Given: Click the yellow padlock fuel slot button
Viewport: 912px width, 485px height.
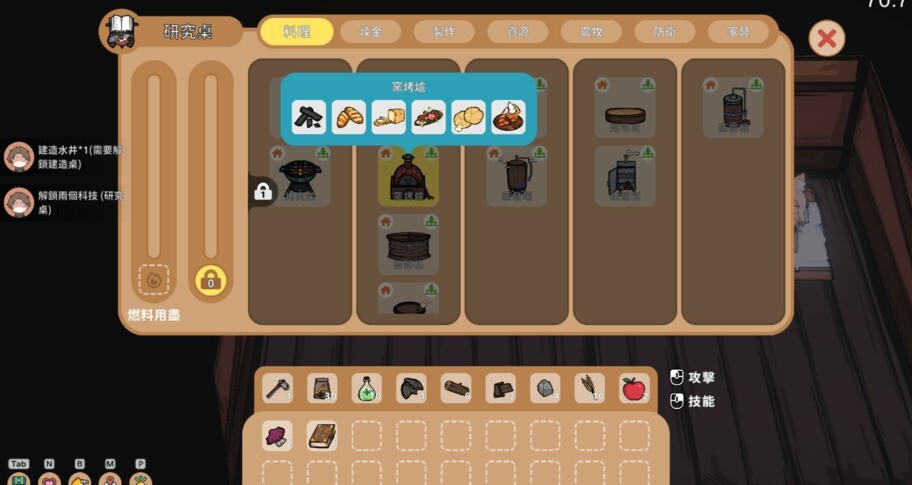Looking at the screenshot, I should [x=210, y=281].
